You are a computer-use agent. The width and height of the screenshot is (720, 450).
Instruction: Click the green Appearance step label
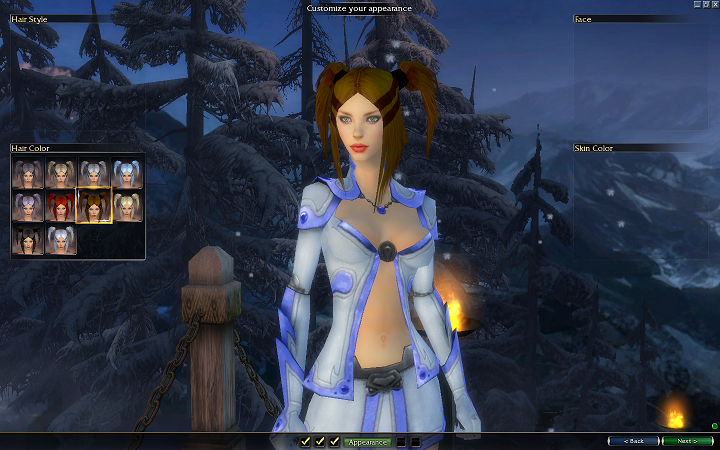(367, 441)
